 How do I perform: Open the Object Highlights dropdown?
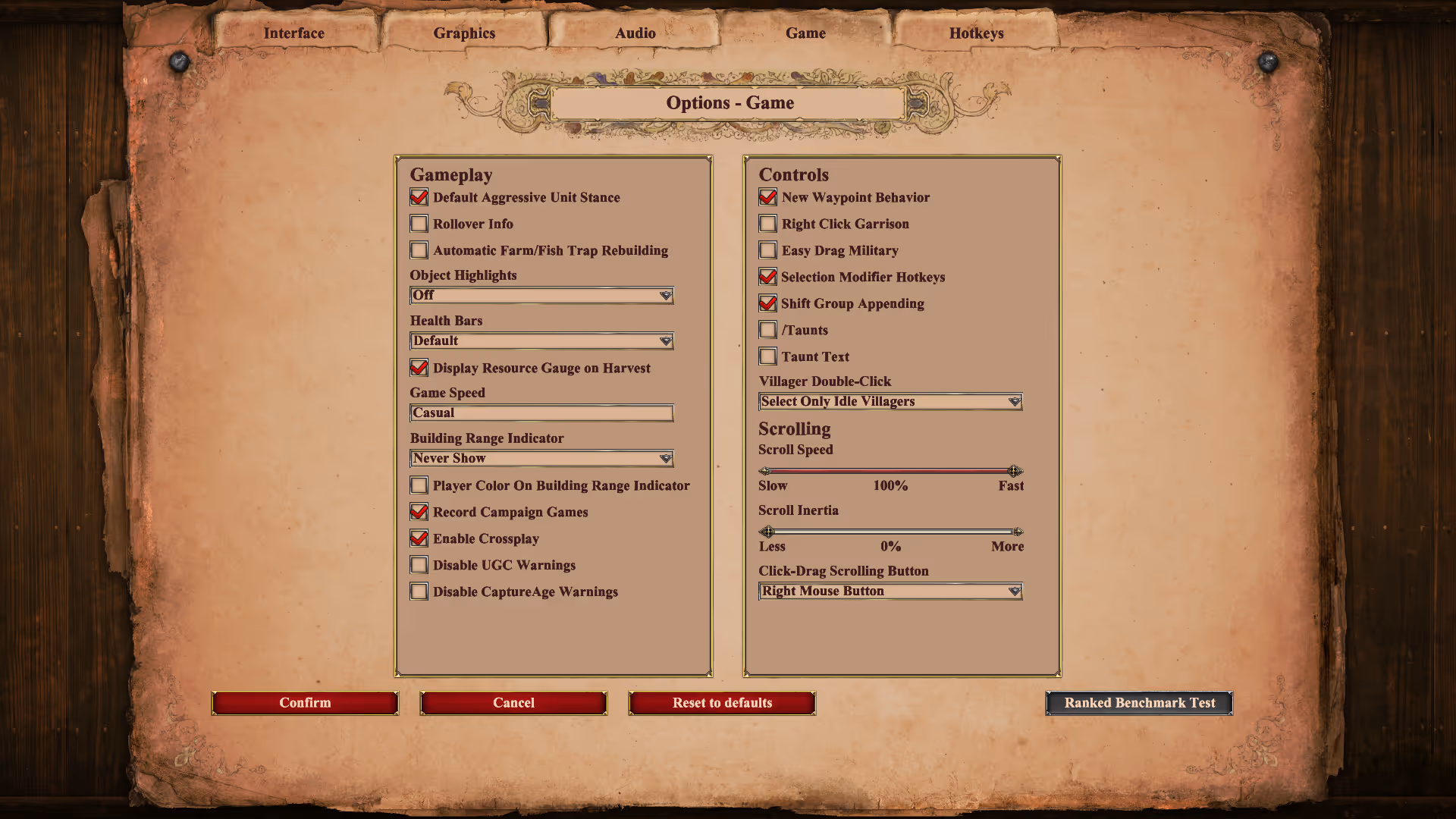[541, 295]
